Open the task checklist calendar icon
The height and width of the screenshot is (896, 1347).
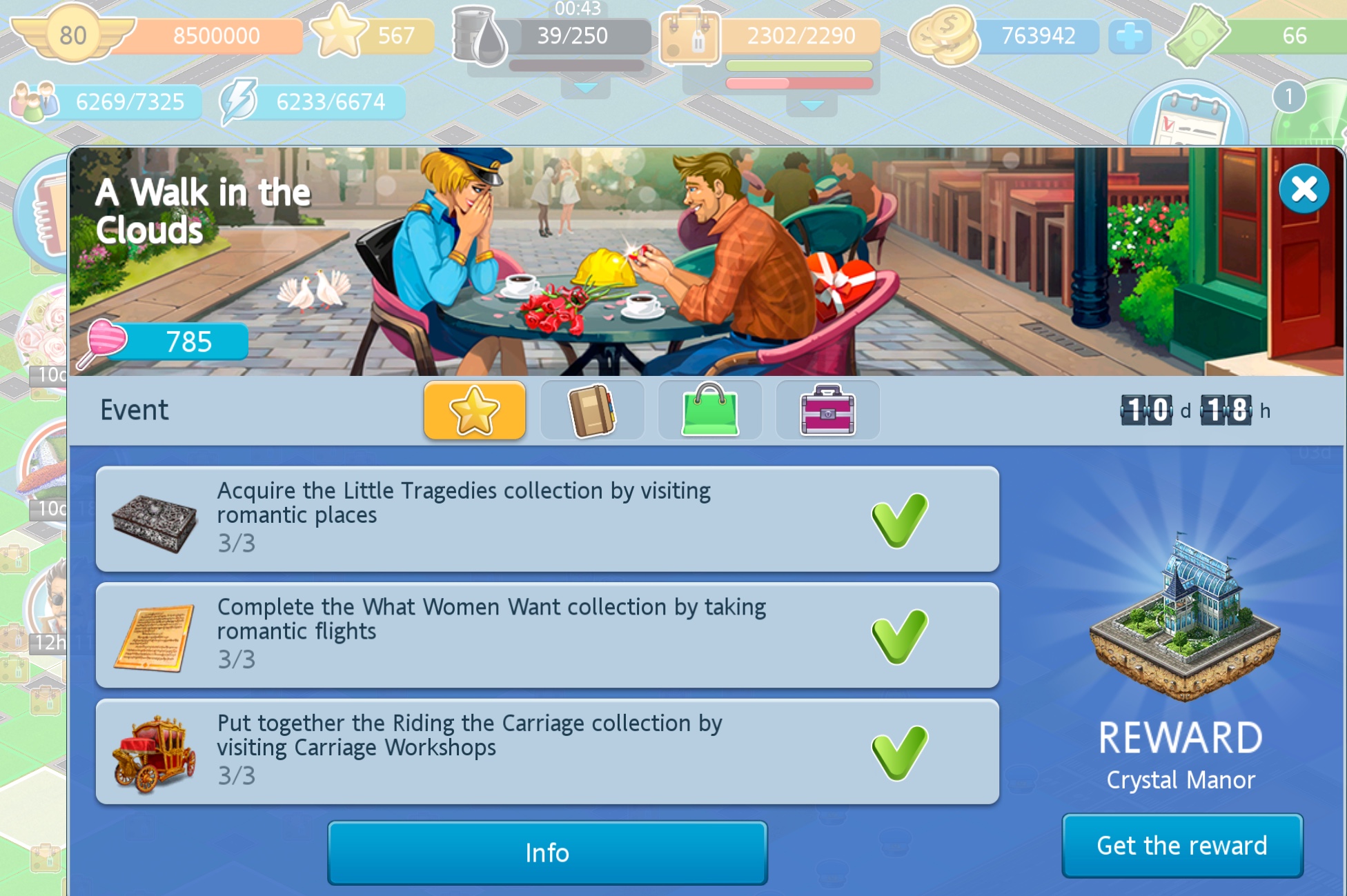click(1188, 117)
